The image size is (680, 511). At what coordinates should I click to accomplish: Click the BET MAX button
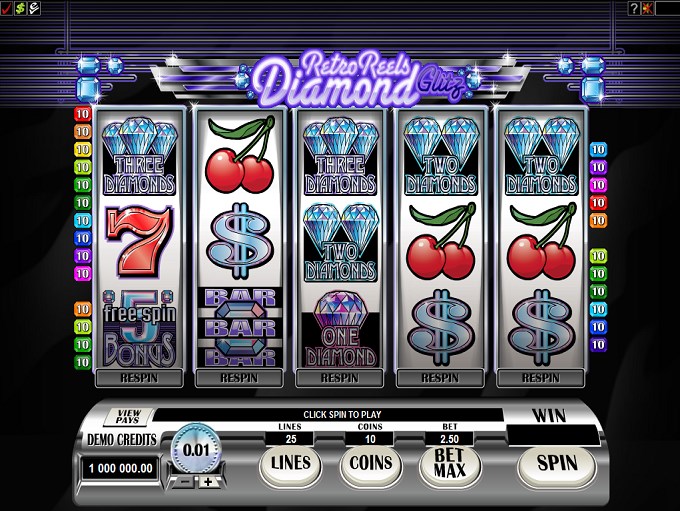443,464
